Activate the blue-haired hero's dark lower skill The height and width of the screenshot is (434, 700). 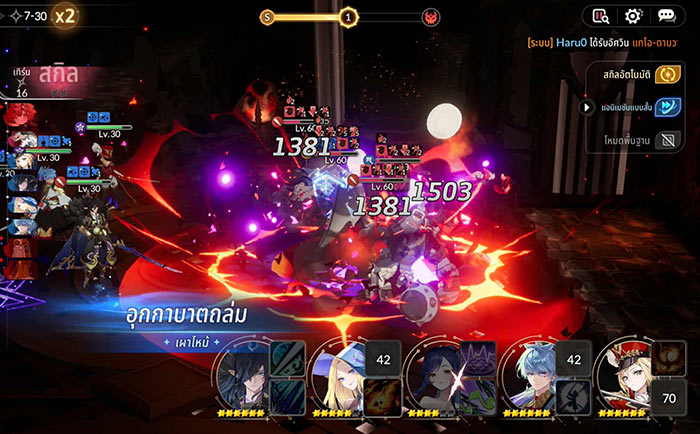coord(572,393)
